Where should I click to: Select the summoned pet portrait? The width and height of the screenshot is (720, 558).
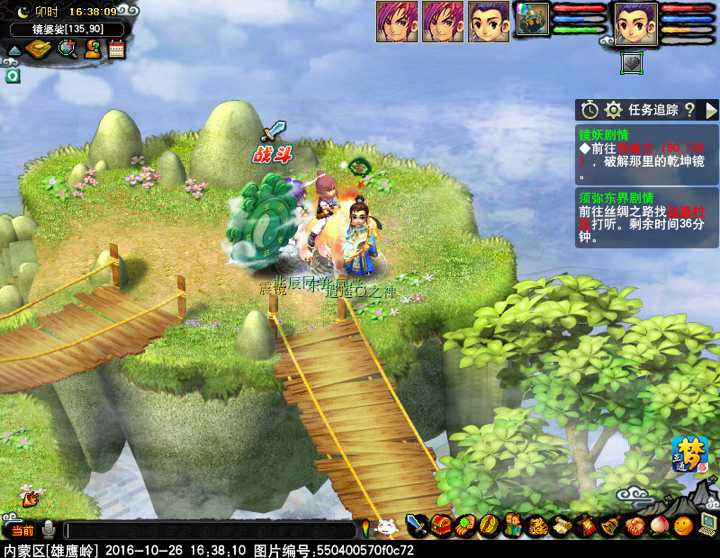click(531, 20)
